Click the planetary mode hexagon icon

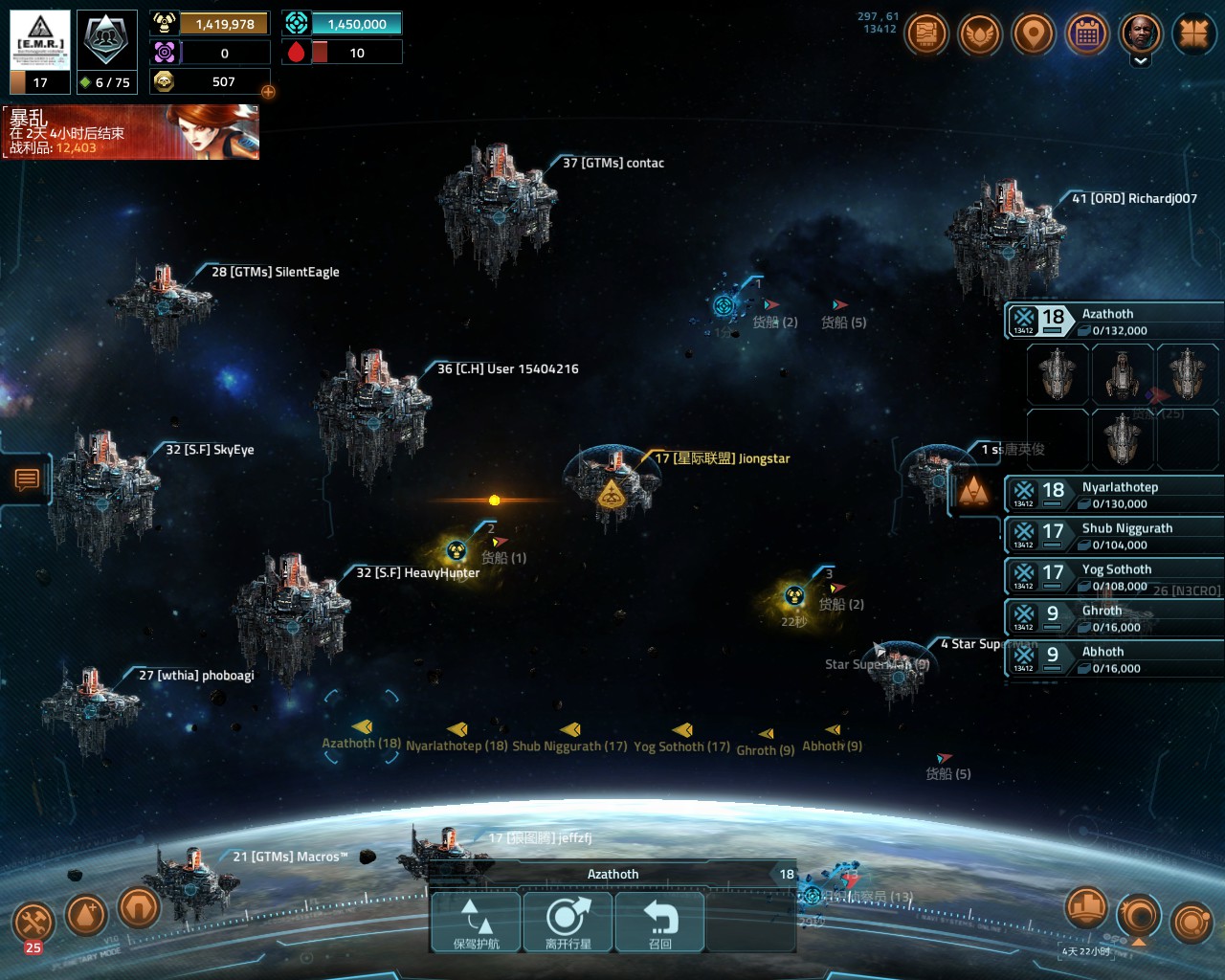pyautogui.click(x=138, y=911)
